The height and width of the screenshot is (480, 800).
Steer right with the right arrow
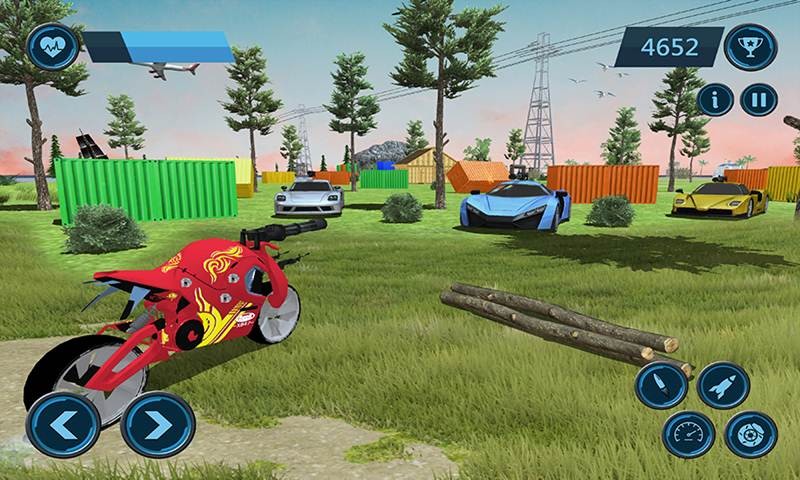click(x=158, y=424)
